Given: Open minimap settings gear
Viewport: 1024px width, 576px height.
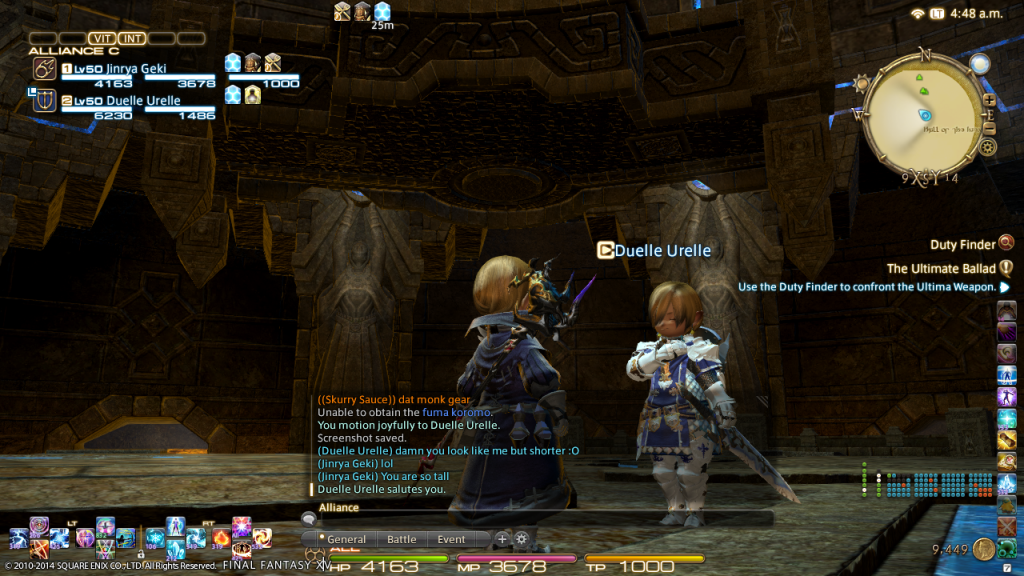Looking at the screenshot, I should (x=988, y=148).
